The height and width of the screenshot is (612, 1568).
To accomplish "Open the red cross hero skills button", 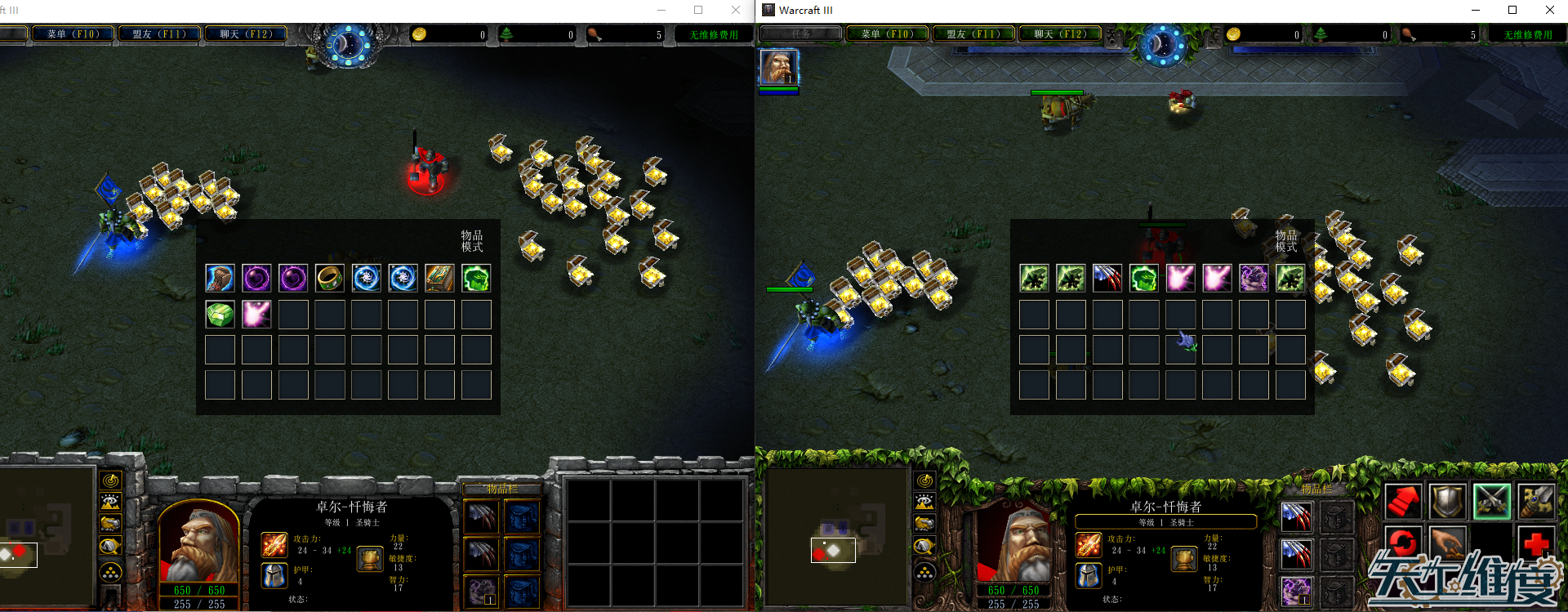I will pyautogui.click(x=1535, y=542).
